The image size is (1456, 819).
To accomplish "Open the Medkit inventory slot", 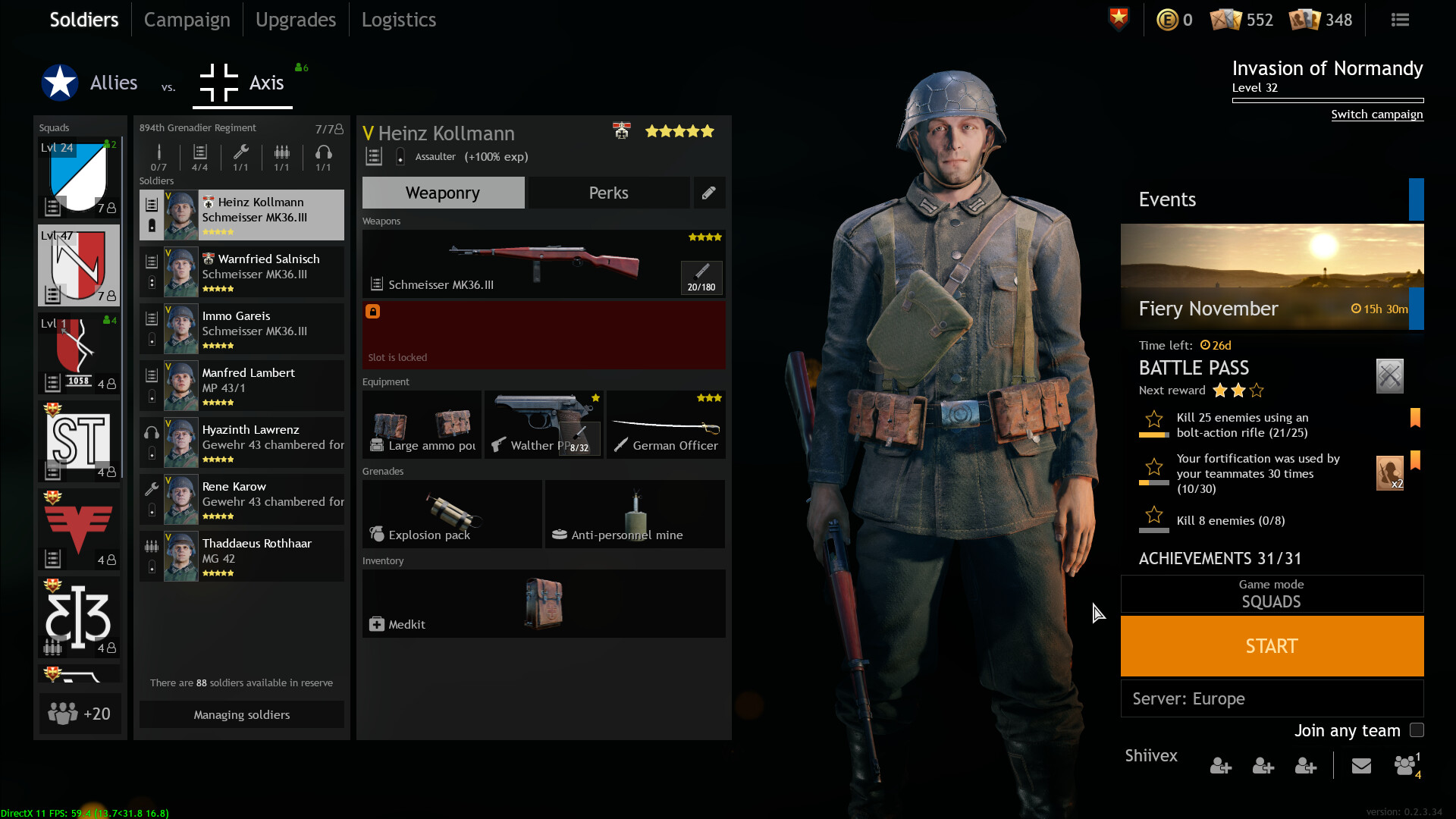I will (x=543, y=604).
